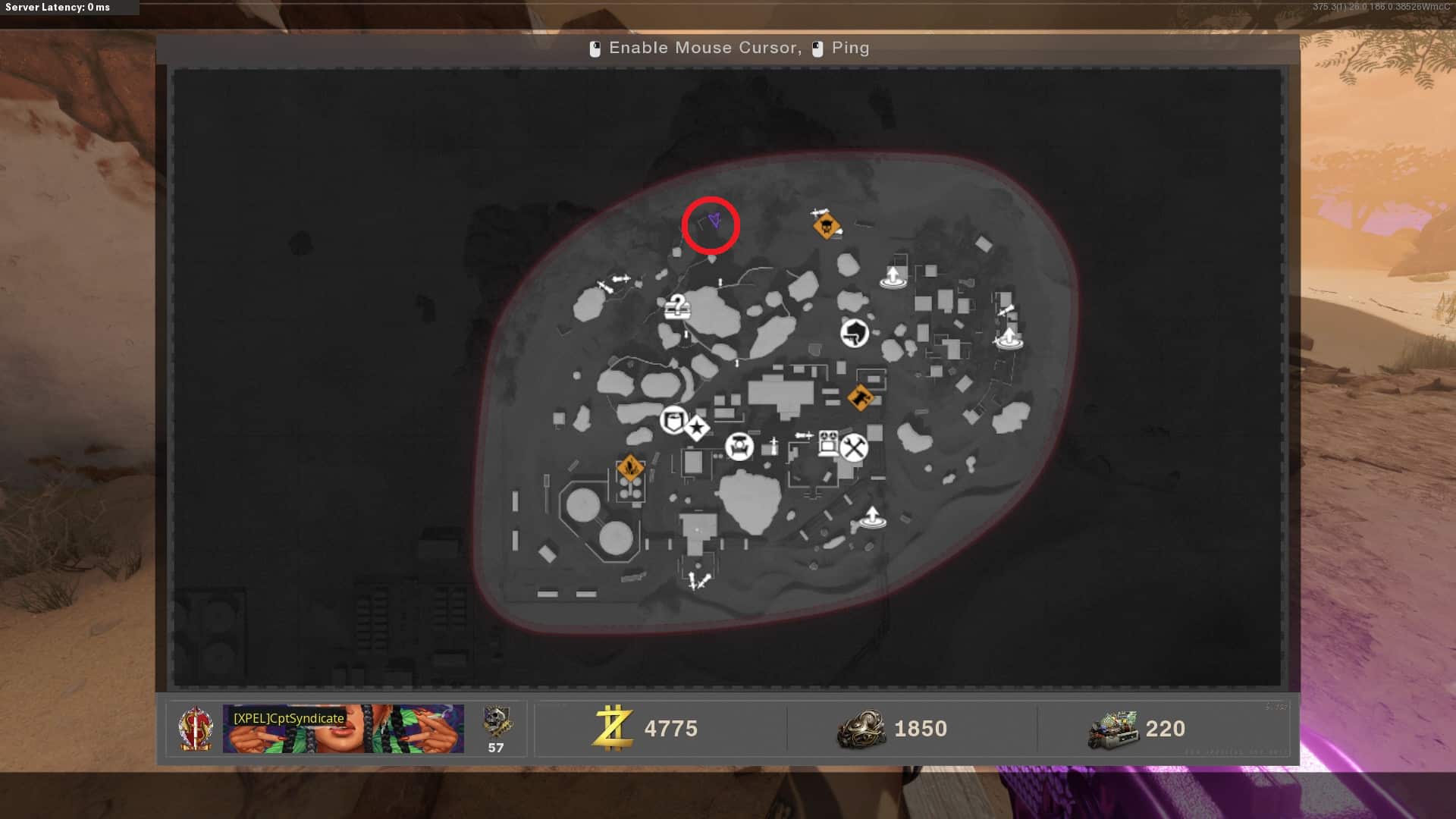Click the purple player arrow on map
This screenshot has height=819, width=1456.
[714, 221]
